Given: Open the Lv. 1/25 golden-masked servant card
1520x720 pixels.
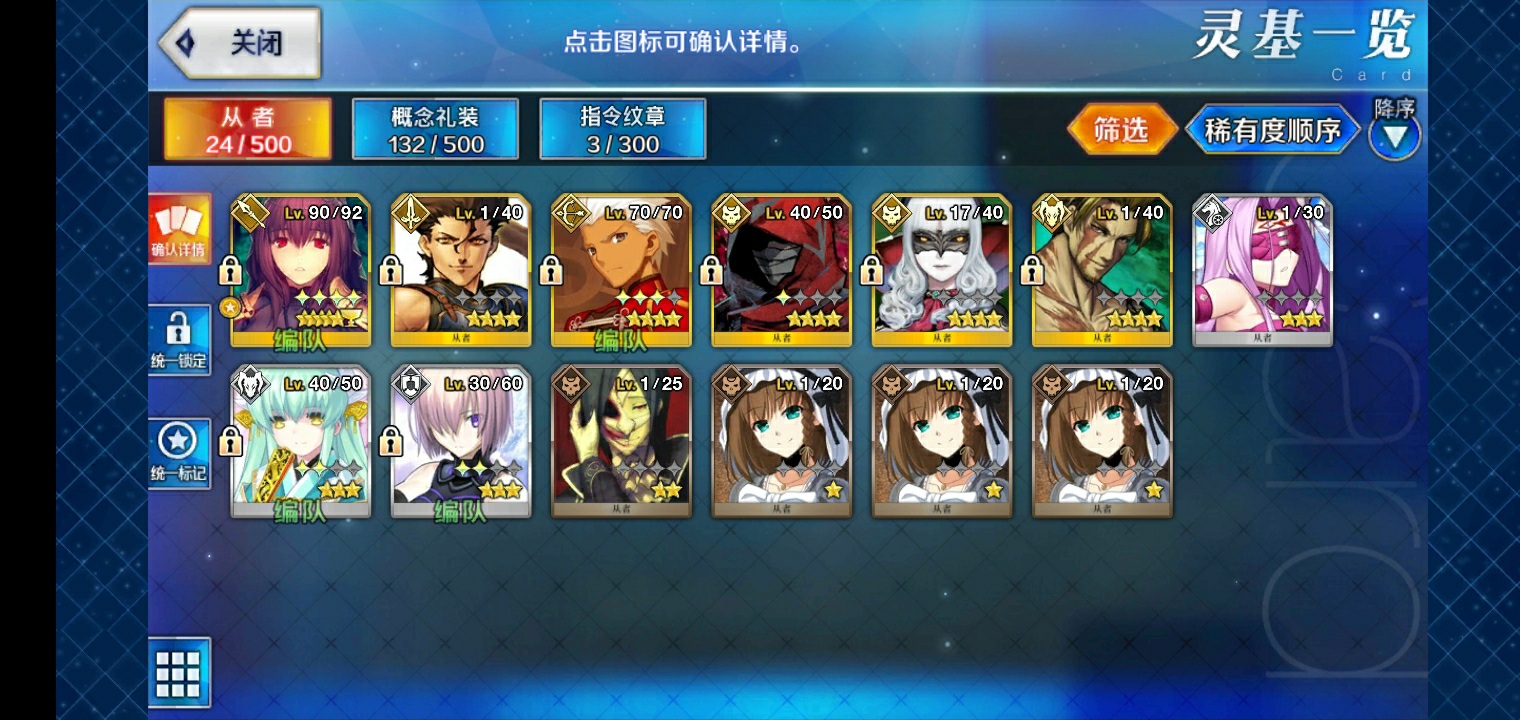Looking at the screenshot, I should point(621,441).
